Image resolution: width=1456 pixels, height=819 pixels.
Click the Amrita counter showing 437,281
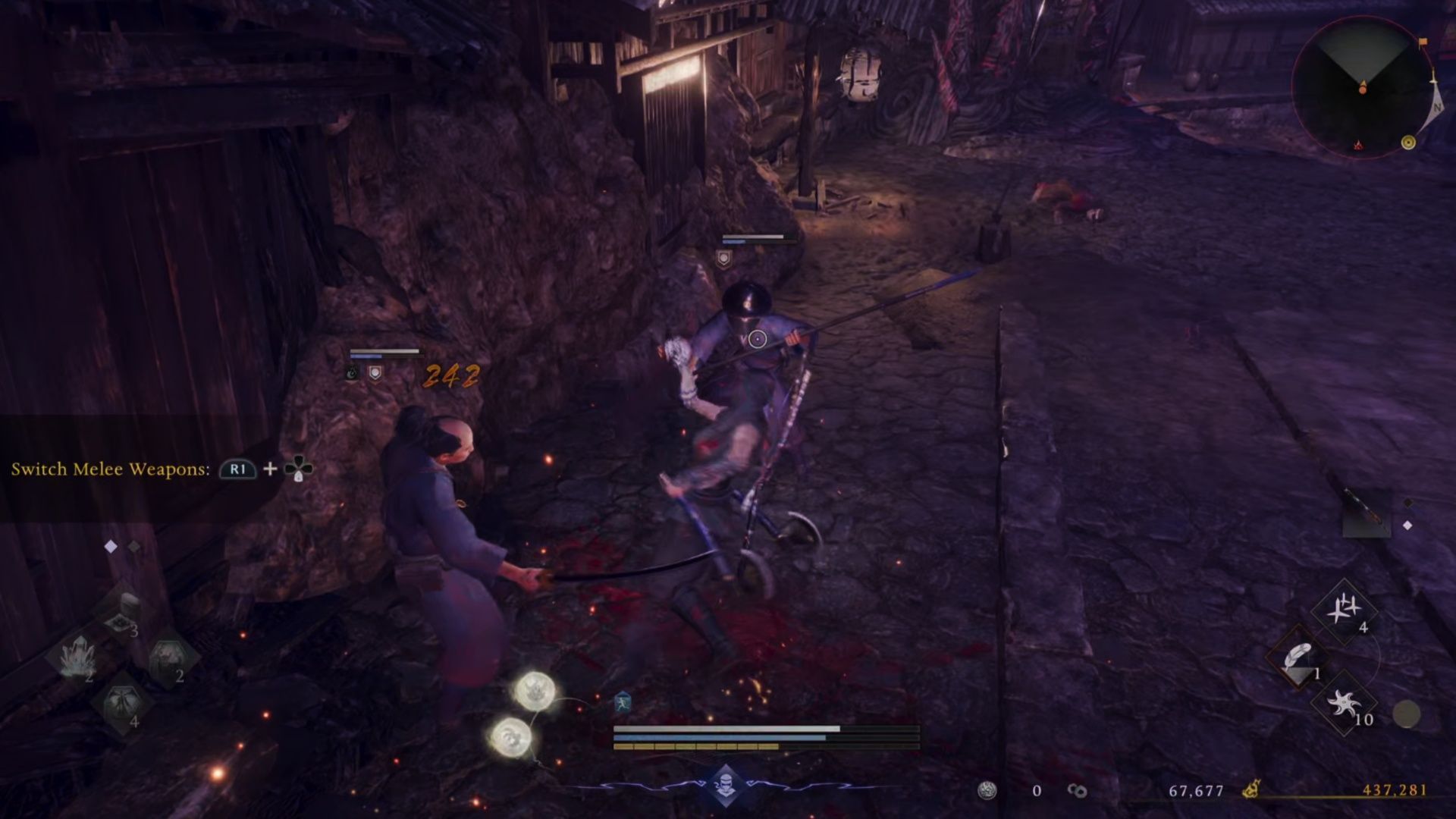click(1395, 791)
